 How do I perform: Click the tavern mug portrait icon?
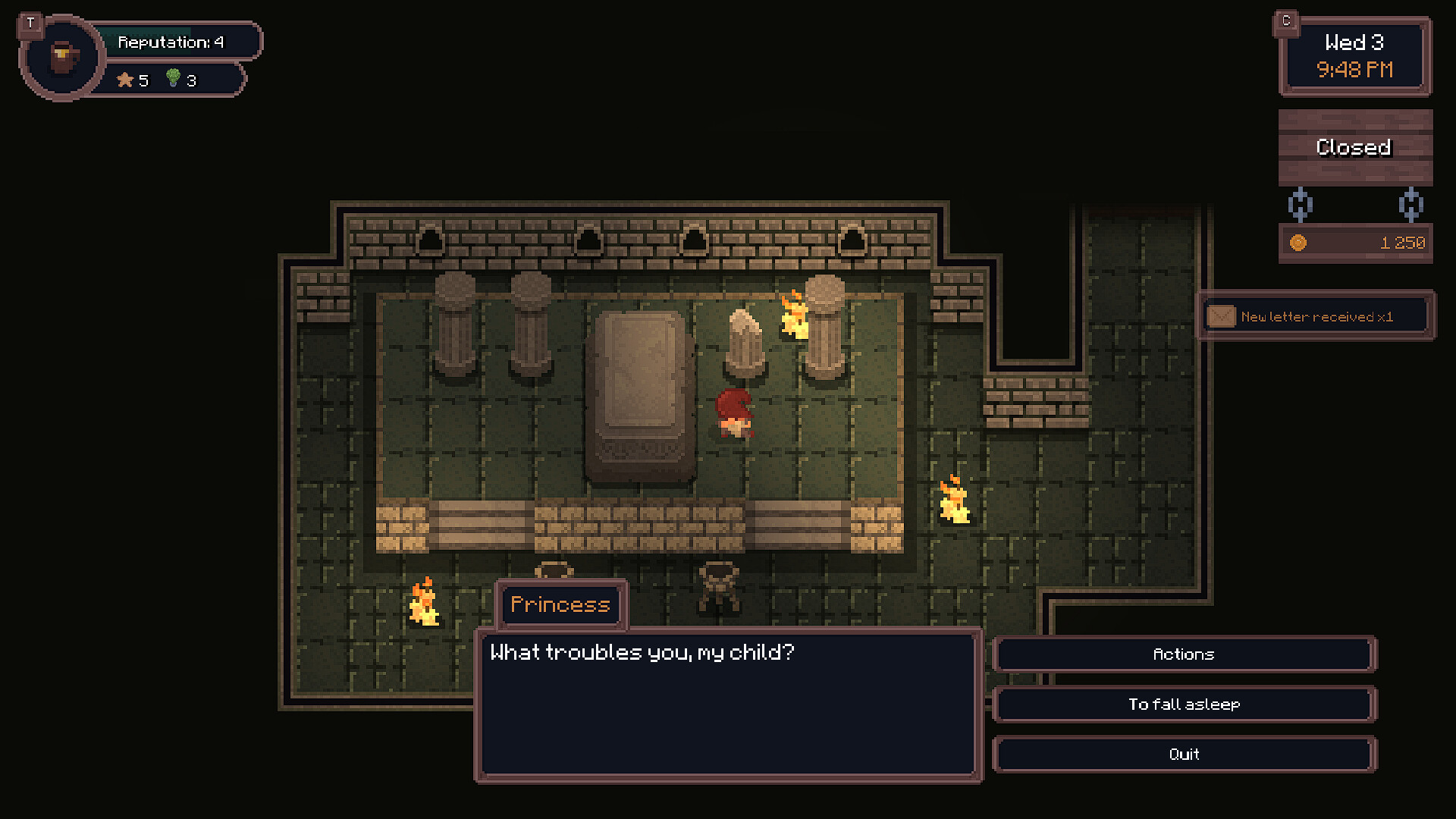63,58
